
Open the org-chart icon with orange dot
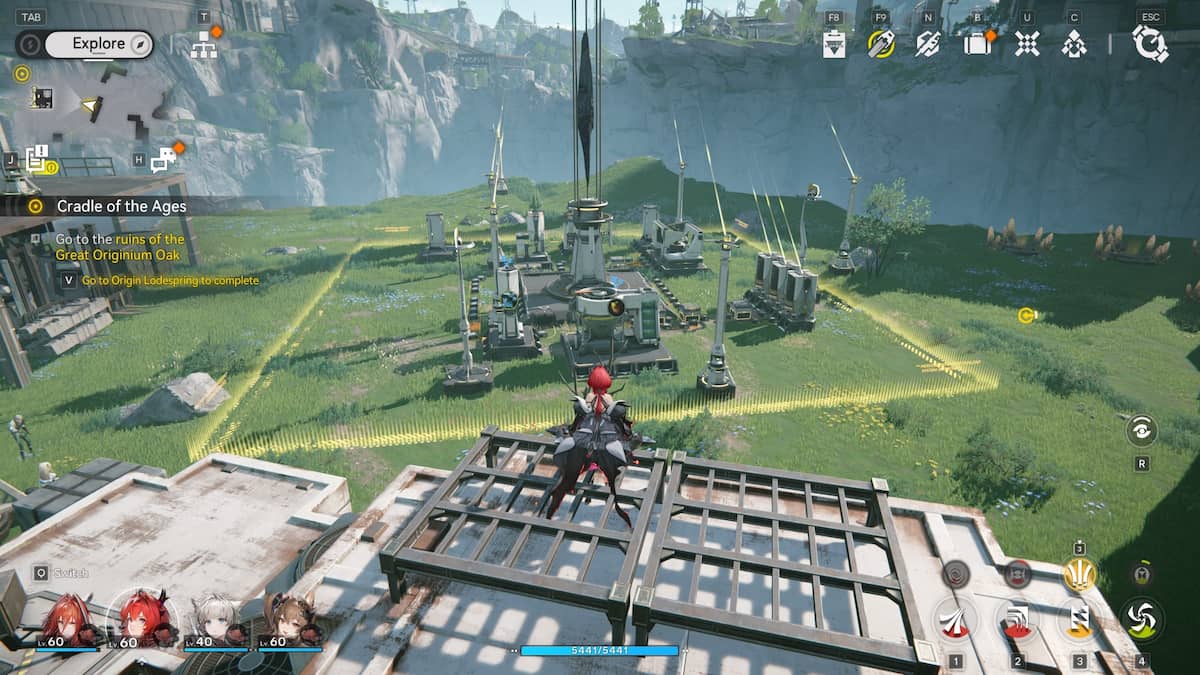point(204,44)
